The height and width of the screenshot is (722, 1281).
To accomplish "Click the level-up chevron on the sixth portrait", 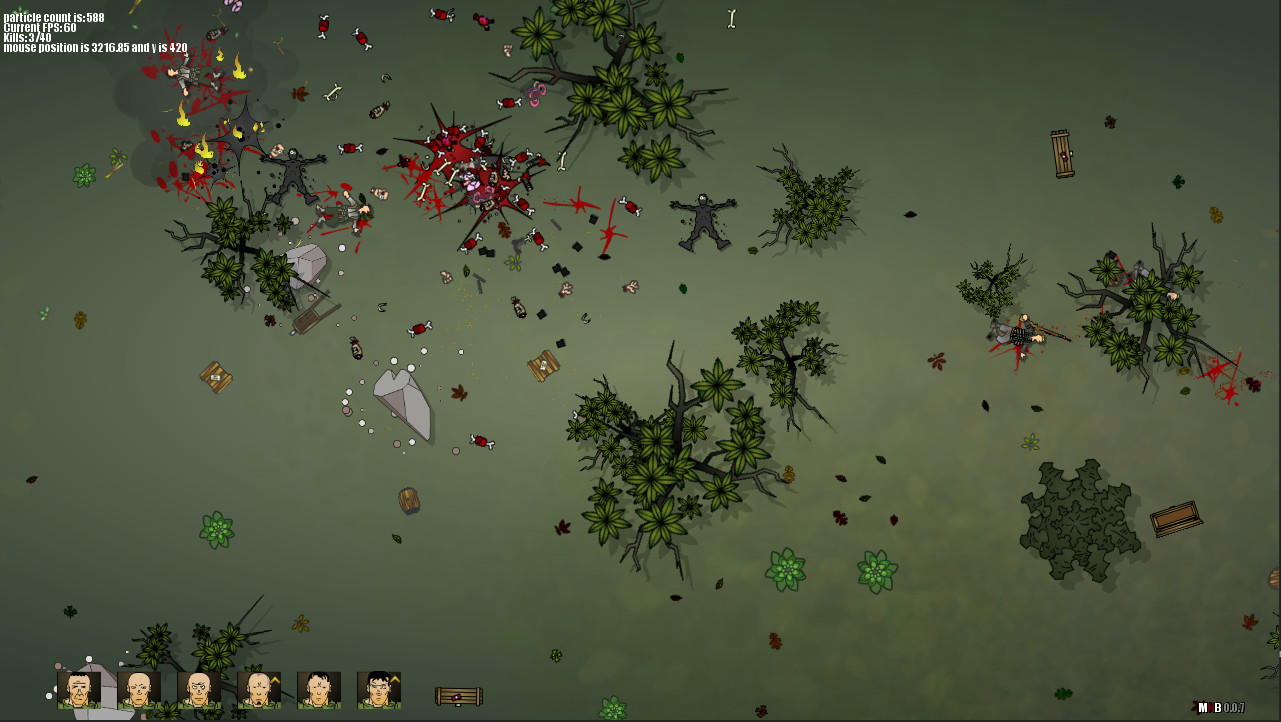I will click(x=395, y=678).
